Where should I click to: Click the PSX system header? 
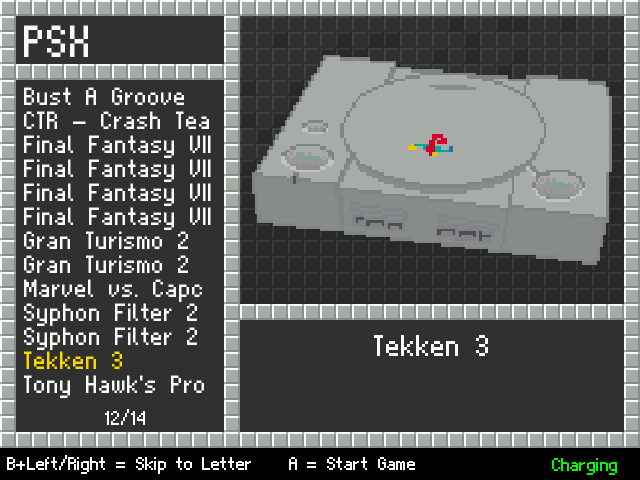(57, 43)
